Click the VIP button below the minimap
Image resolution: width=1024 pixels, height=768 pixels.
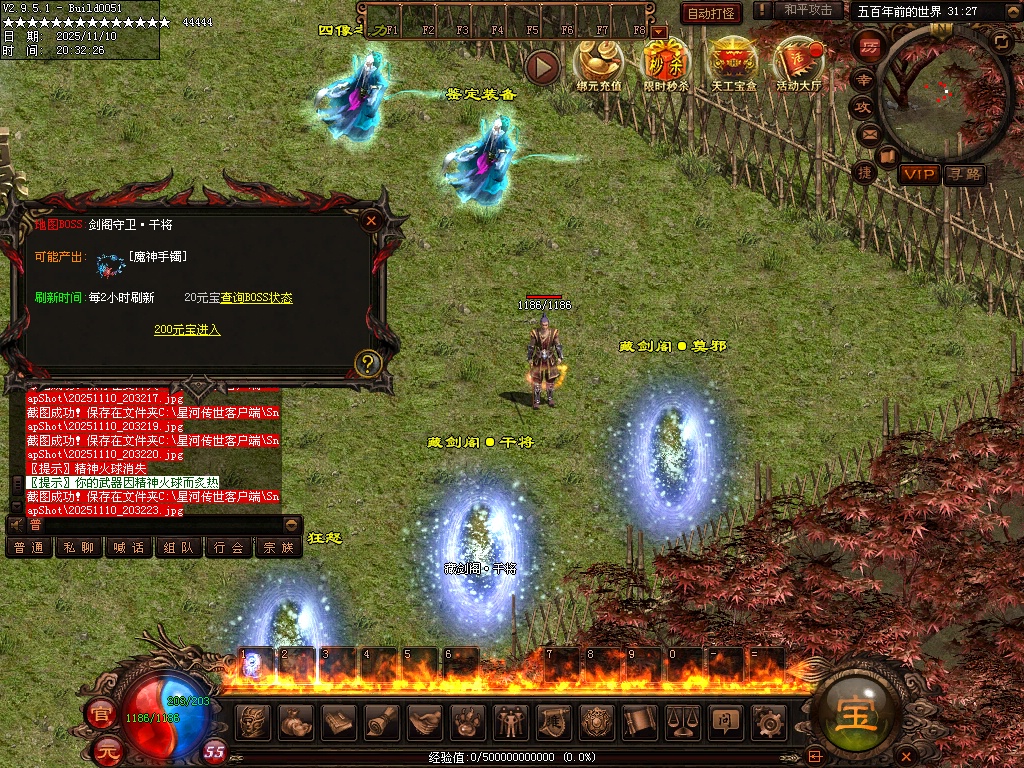pyautogui.click(x=918, y=174)
